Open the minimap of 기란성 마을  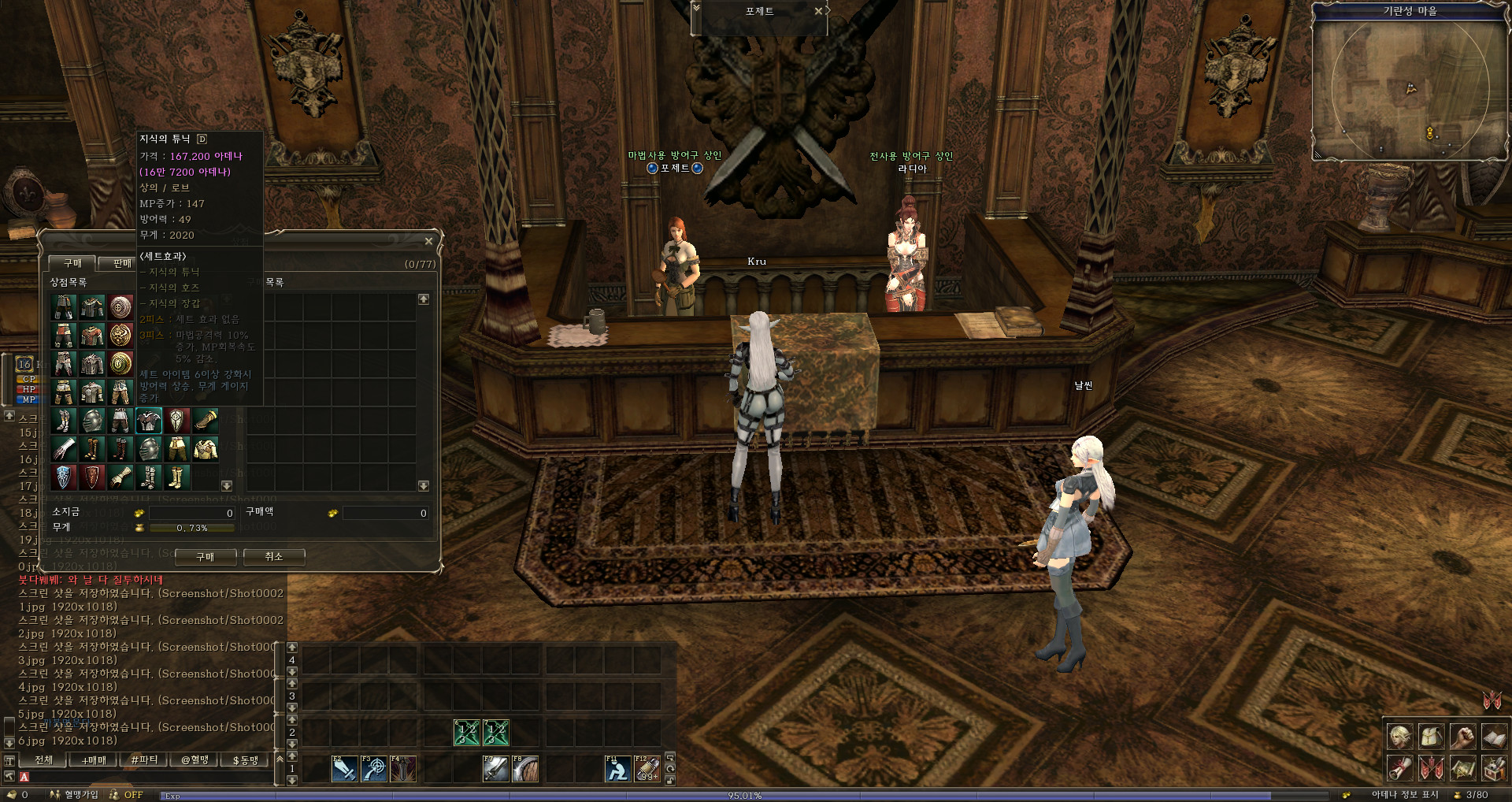pos(1410,88)
